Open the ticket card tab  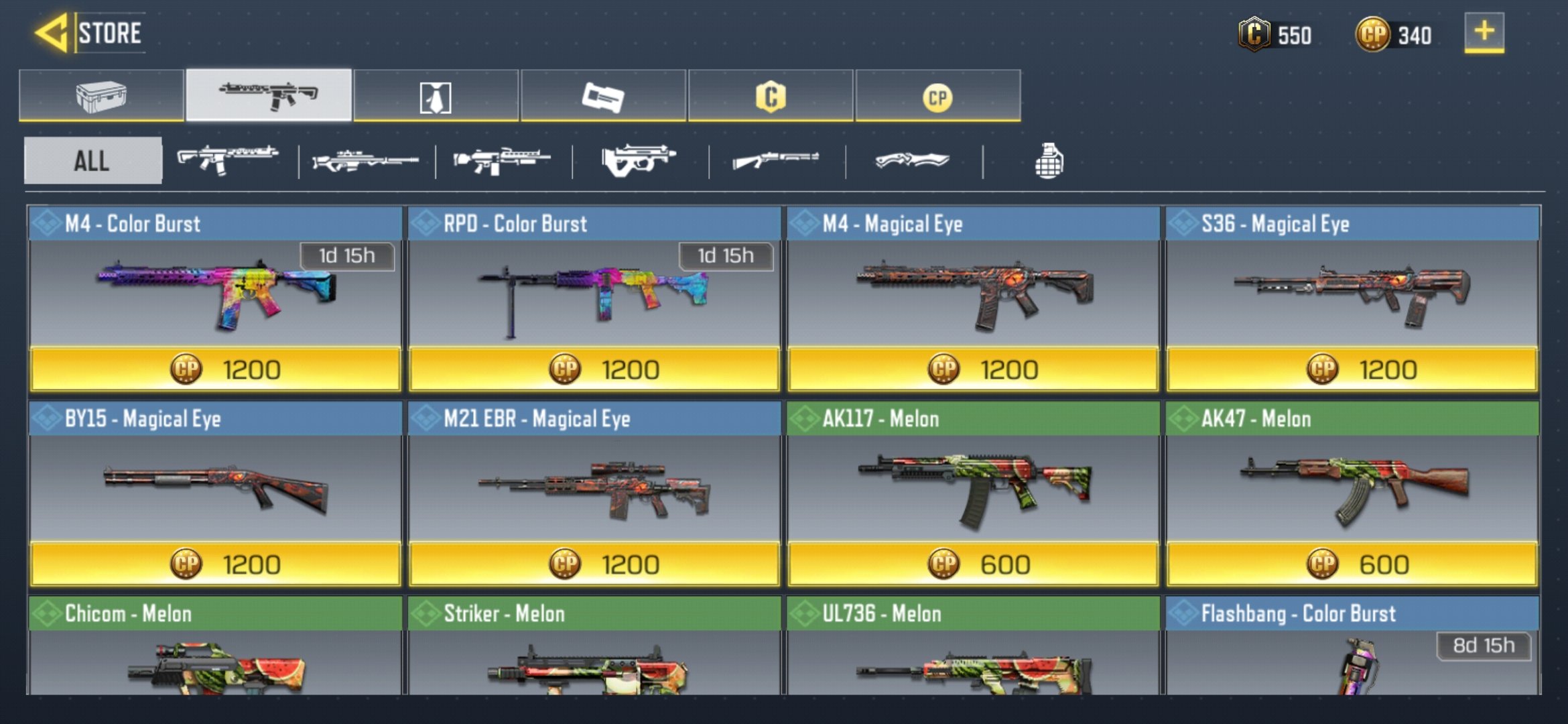coord(603,97)
